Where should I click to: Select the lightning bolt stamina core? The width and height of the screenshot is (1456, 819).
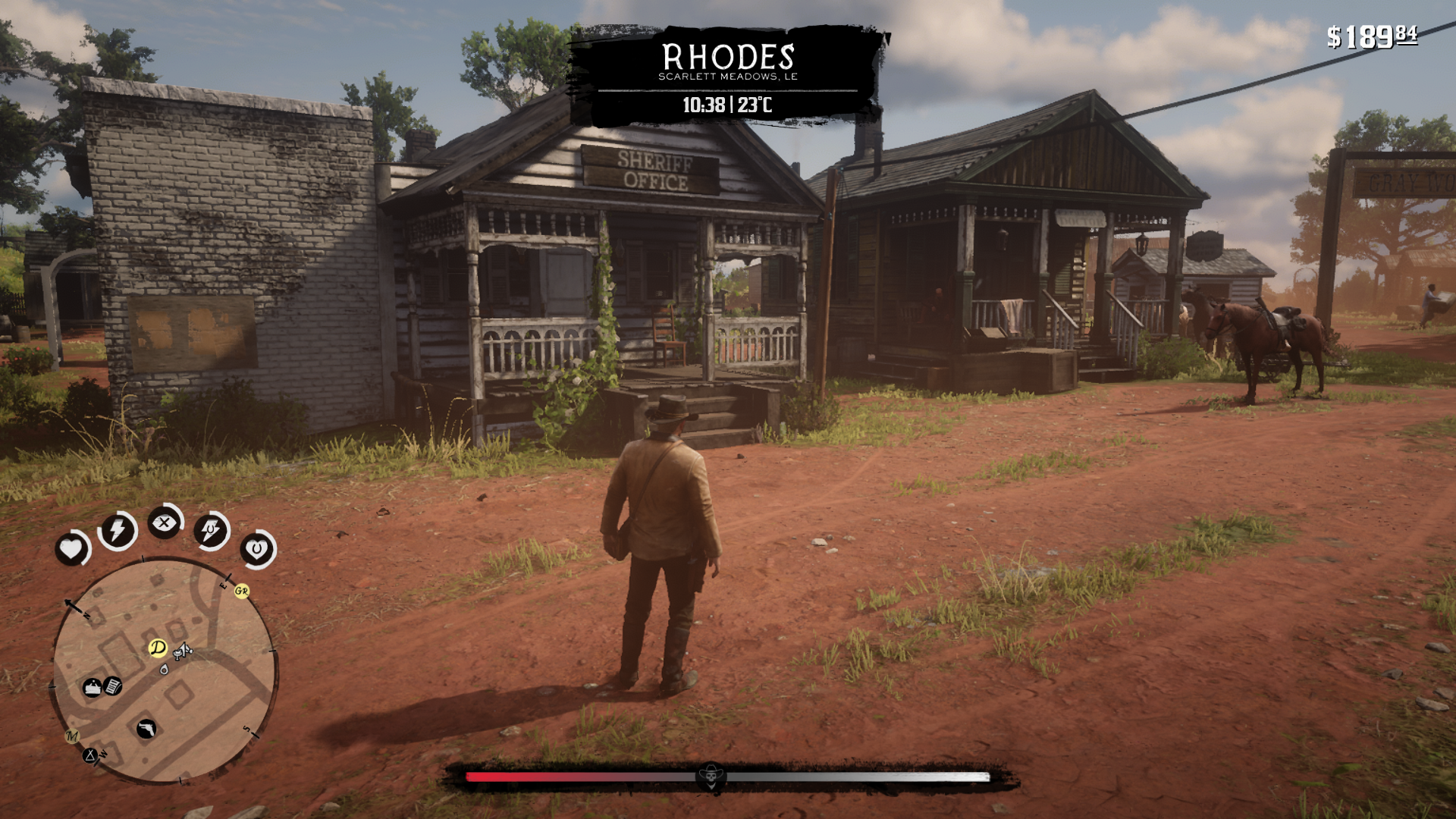click(118, 530)
